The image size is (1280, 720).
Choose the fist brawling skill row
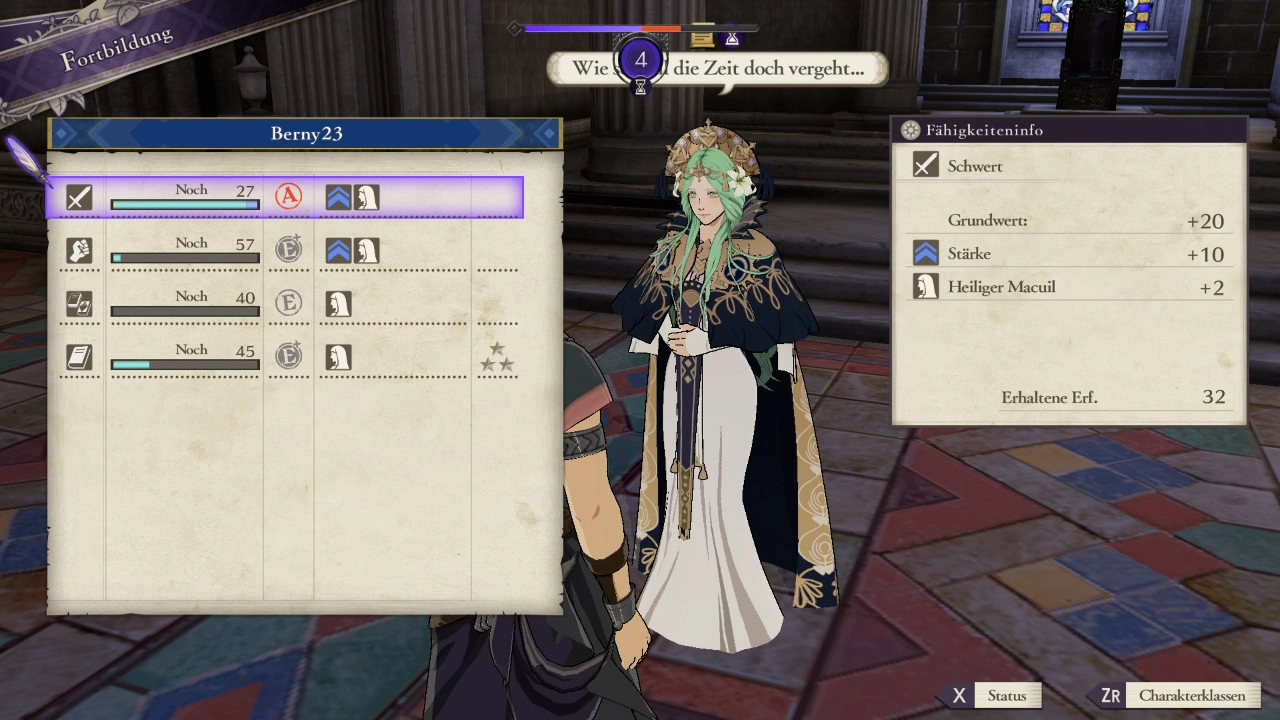(284, 250)
